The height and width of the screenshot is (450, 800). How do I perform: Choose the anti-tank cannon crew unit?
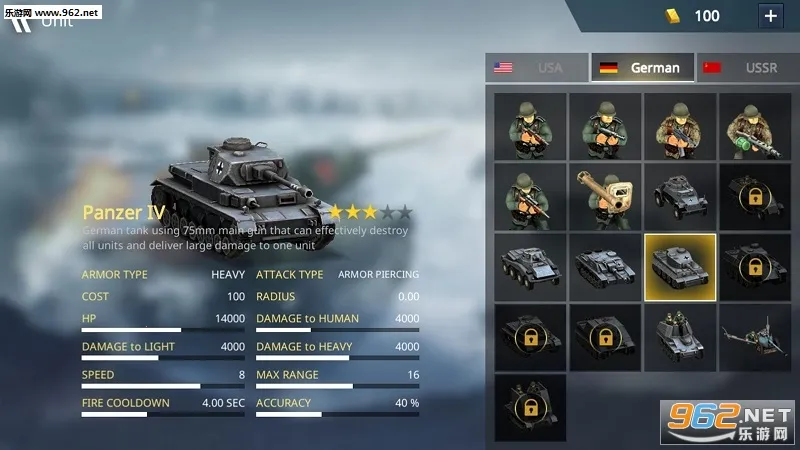[604, 197]
